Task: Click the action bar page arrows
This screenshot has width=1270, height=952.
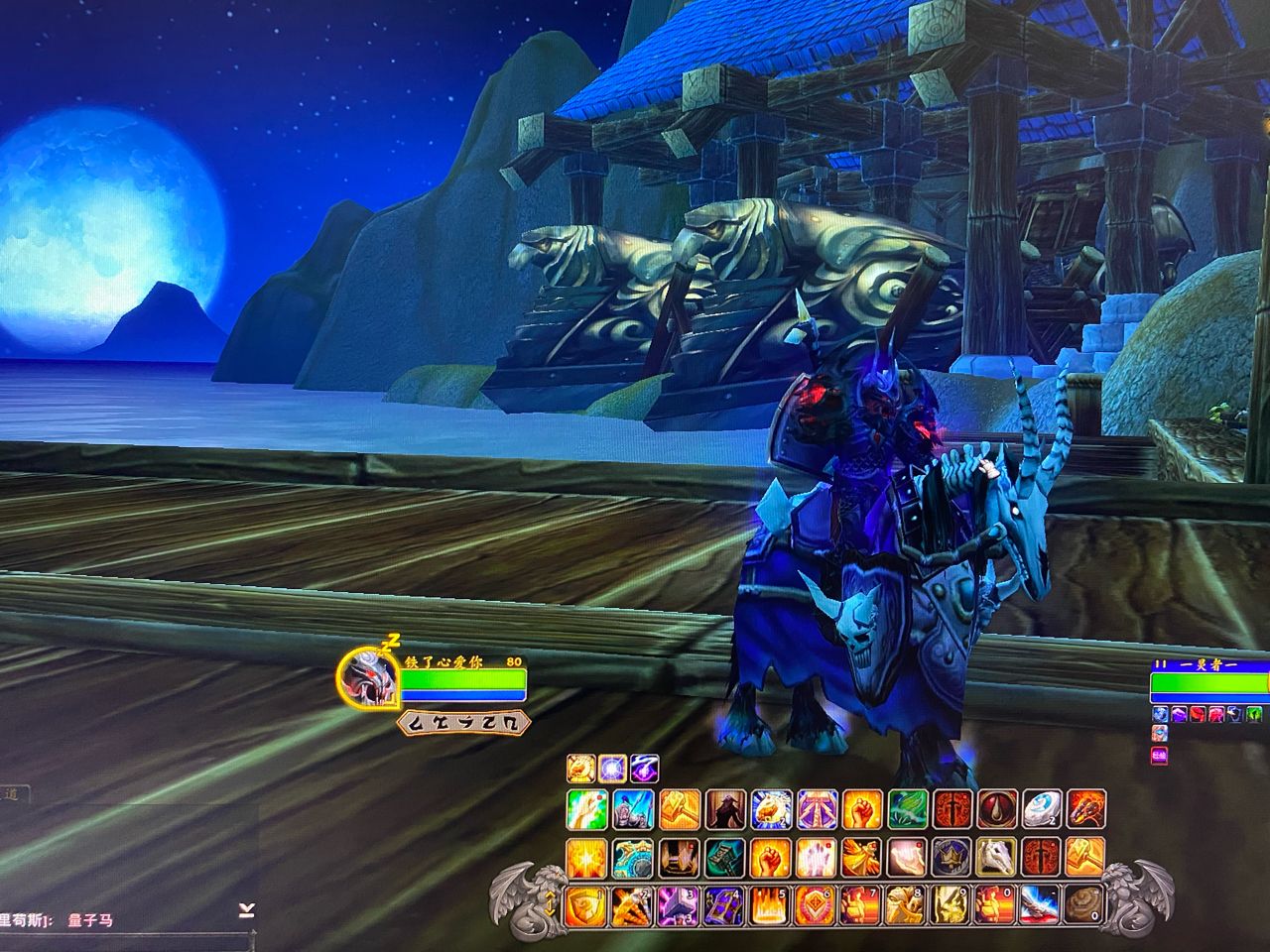Action: 548,904
